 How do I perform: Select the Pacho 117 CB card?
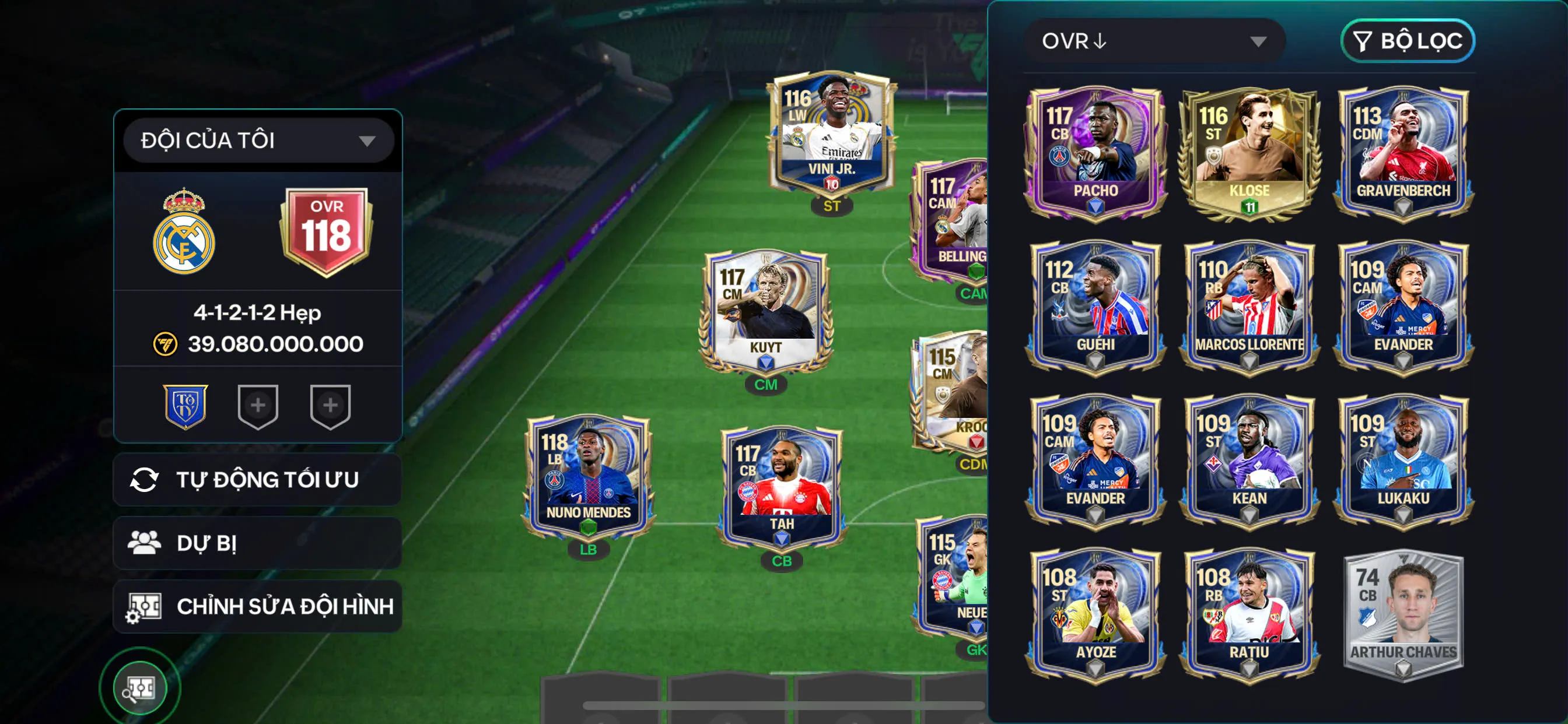1095,152
